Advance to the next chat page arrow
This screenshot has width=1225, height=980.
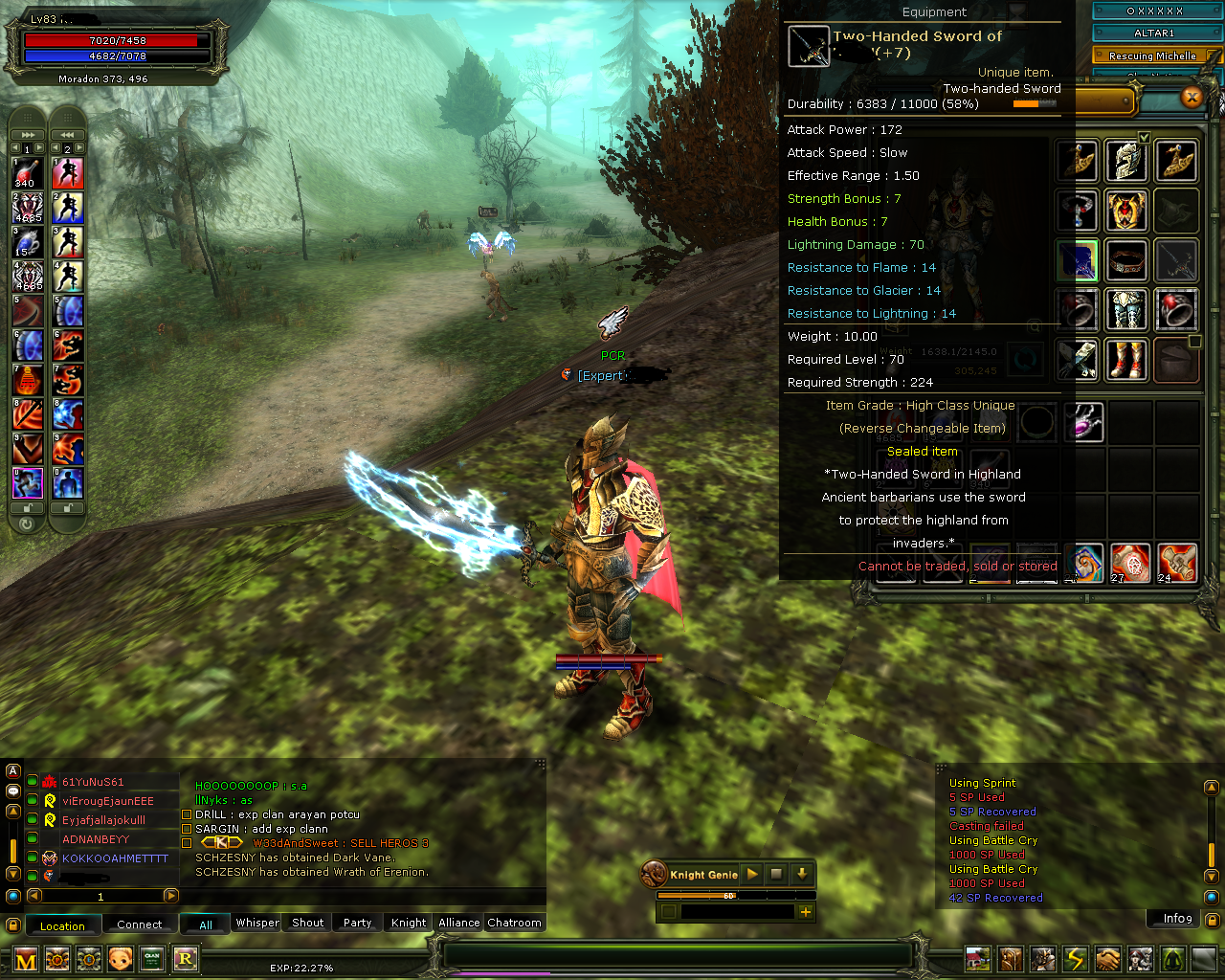click(x=171, y=897)
